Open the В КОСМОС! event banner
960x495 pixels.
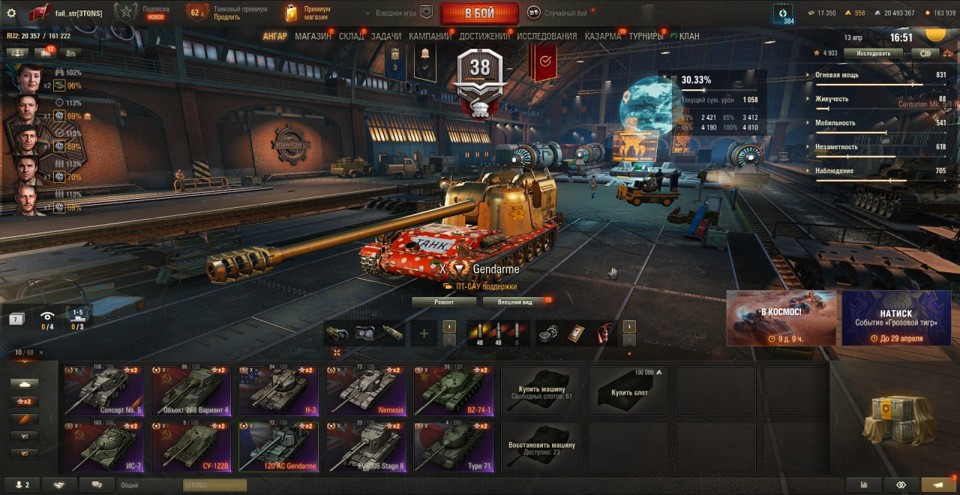(781, 318)
